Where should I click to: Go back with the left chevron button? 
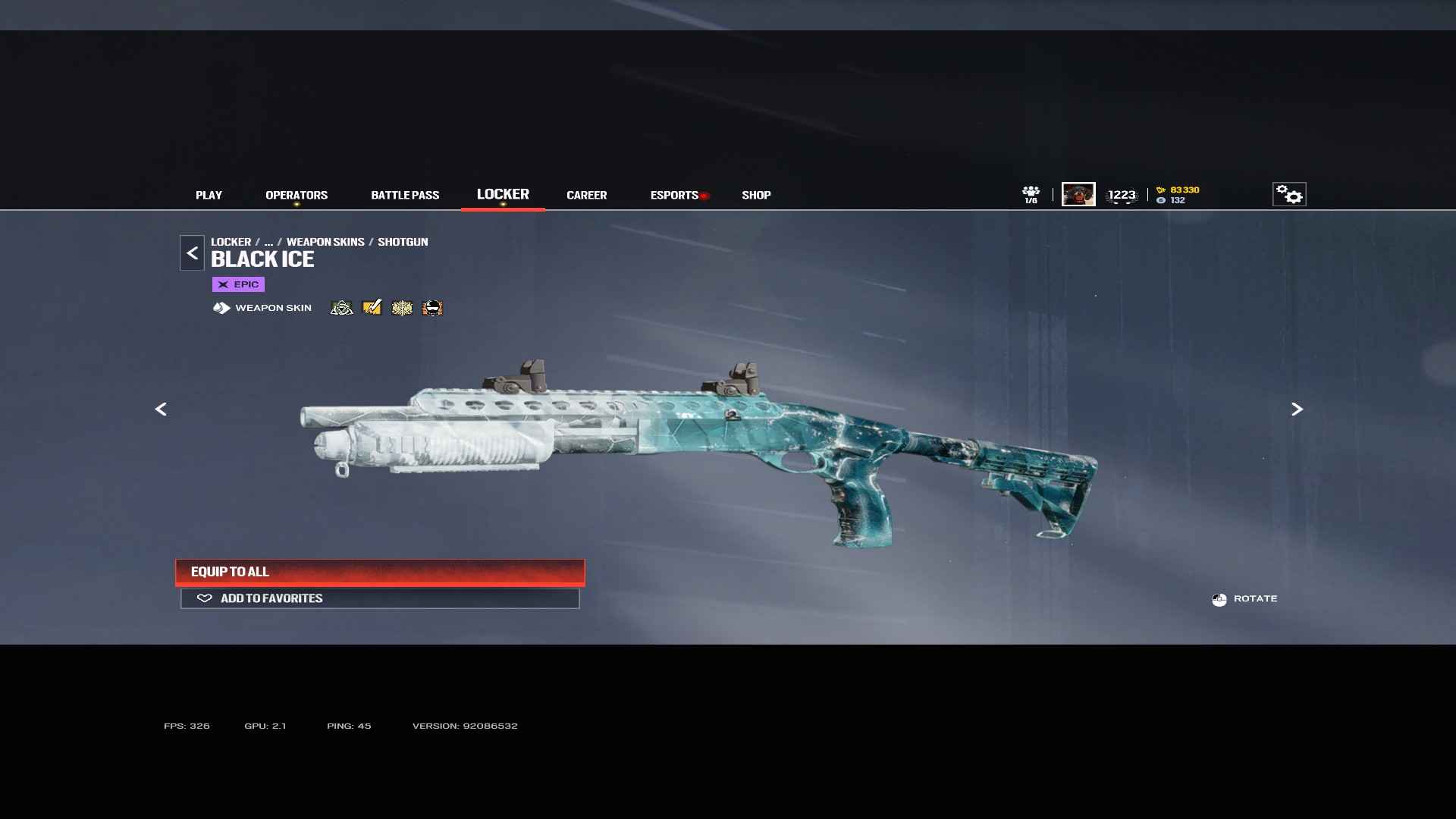pyautogui.click(x=192, y=253)
